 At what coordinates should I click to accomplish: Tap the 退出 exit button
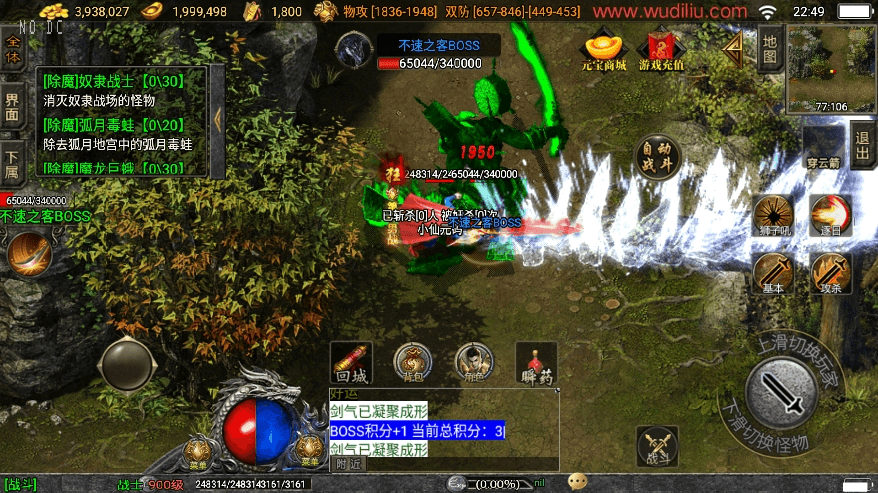click(862, 146)
